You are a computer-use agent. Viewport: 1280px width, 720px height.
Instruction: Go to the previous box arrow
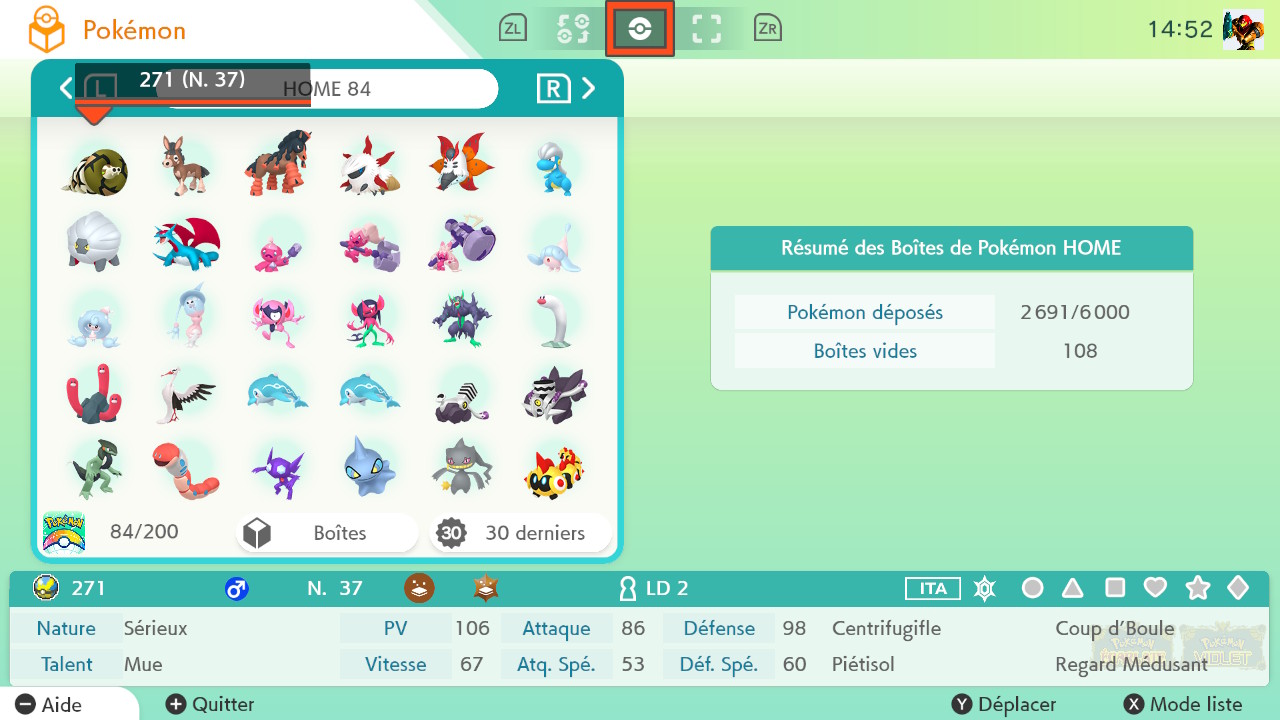tap(66, 88)
